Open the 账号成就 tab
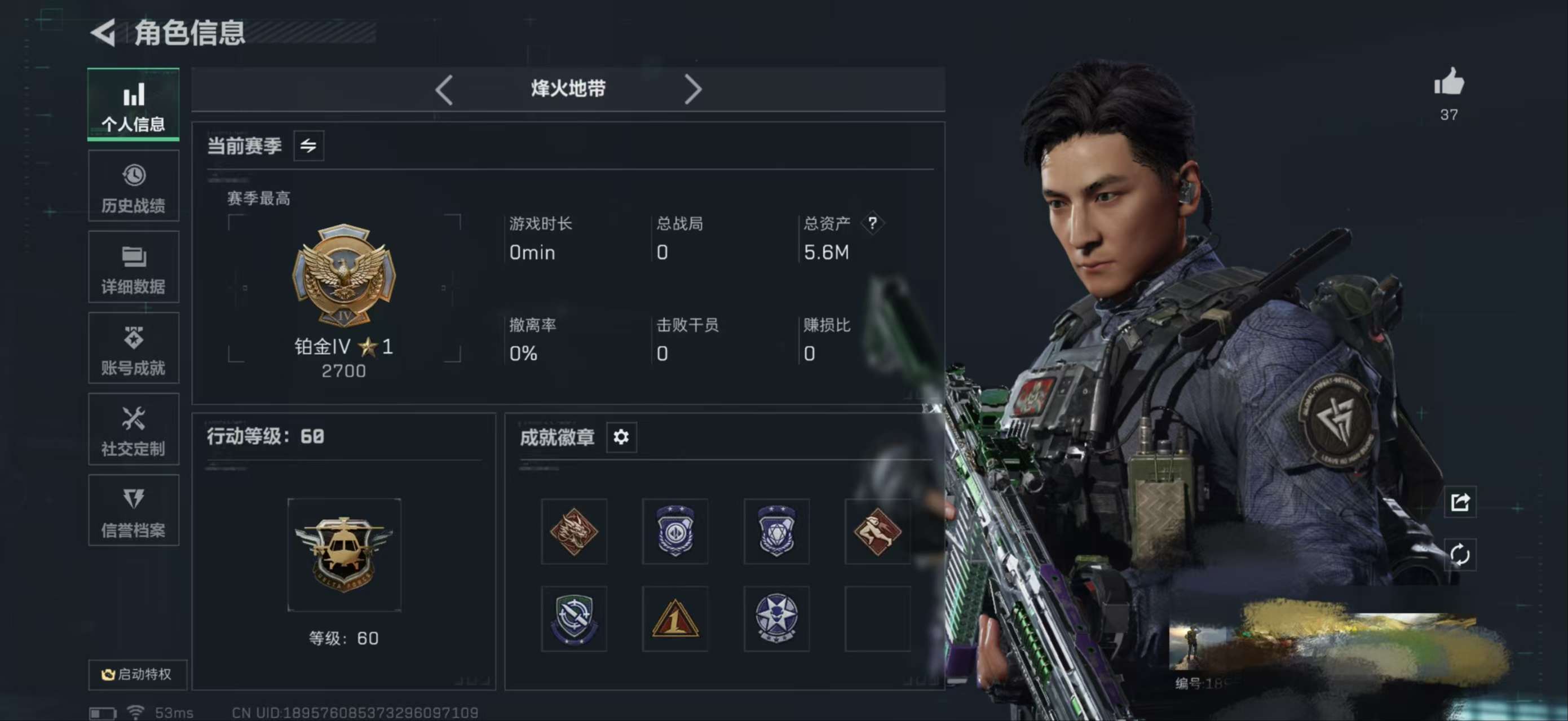 (133, 348)
